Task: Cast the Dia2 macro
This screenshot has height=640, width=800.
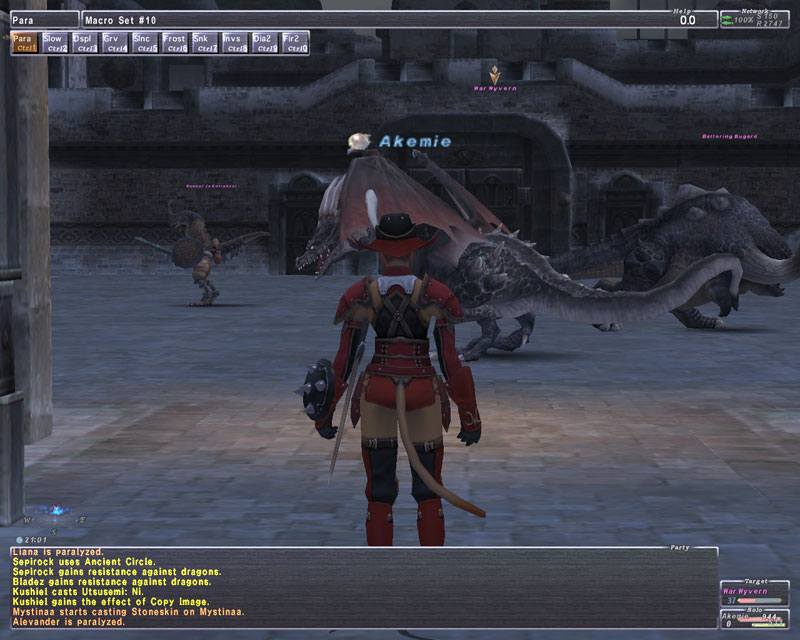Action: pyautogui.click(x=265, y=42)
